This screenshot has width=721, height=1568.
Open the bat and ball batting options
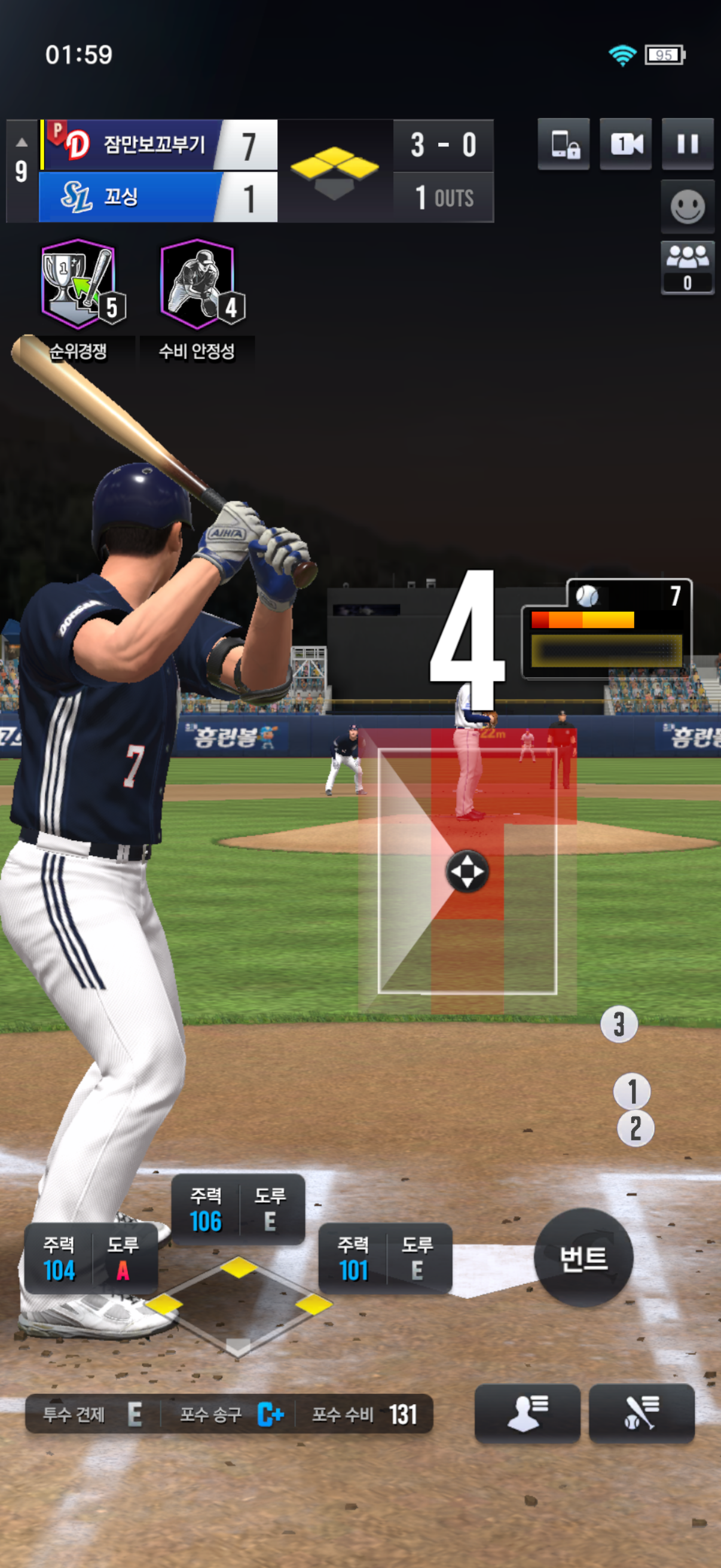[641, 1412]
